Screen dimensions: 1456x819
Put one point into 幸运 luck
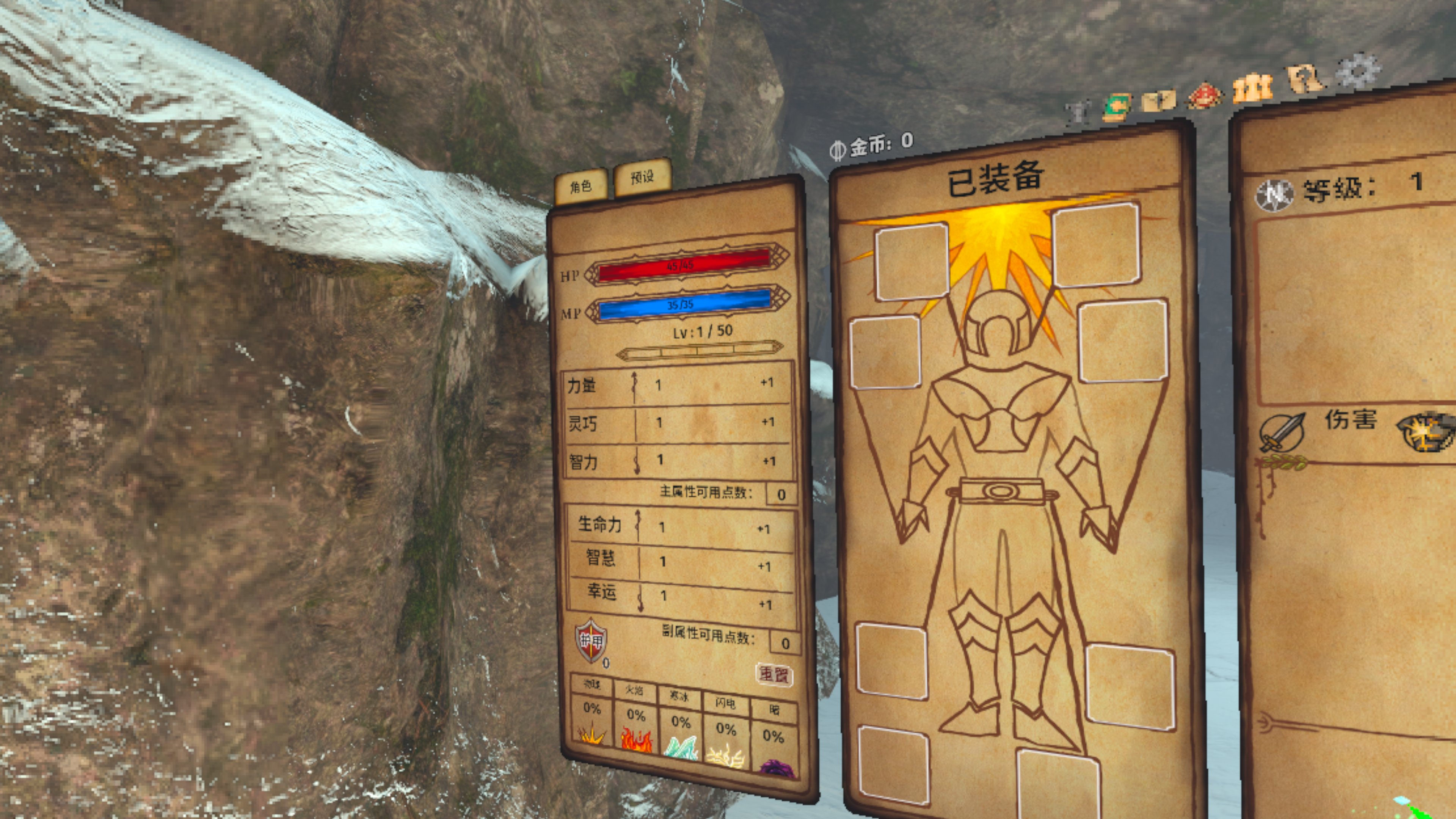pyautogui.click(x=765, y=604)
